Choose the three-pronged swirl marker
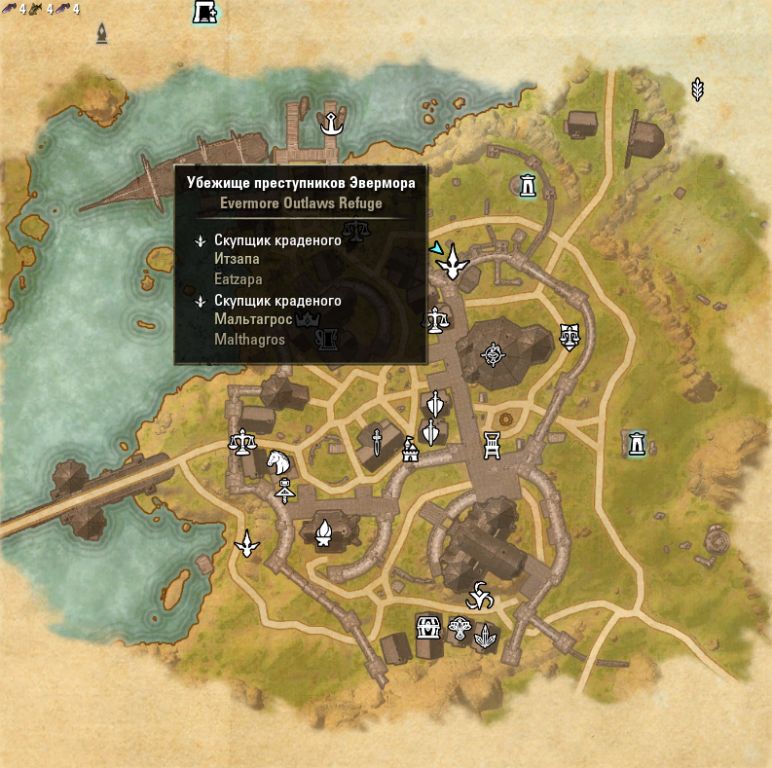The width and height of the screenshot is (772, 768). tap(481, 595)
